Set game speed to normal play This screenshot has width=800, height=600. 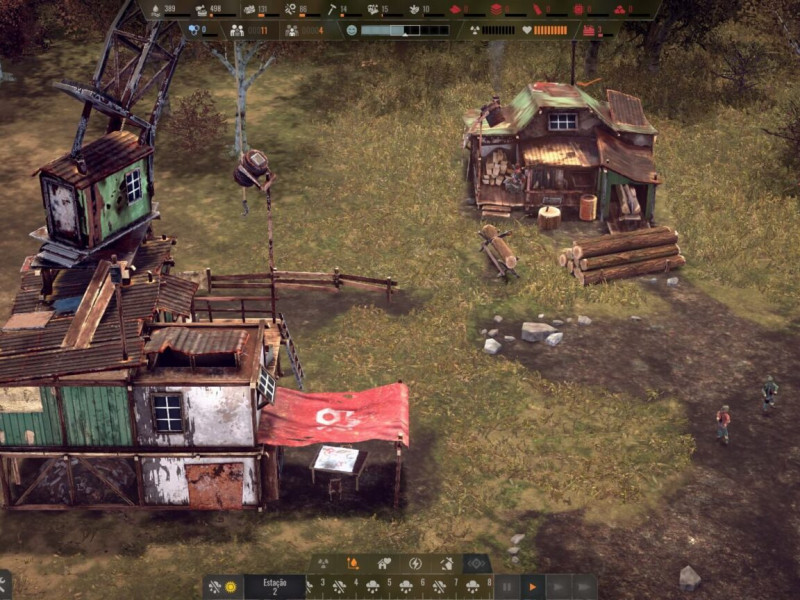533,587
